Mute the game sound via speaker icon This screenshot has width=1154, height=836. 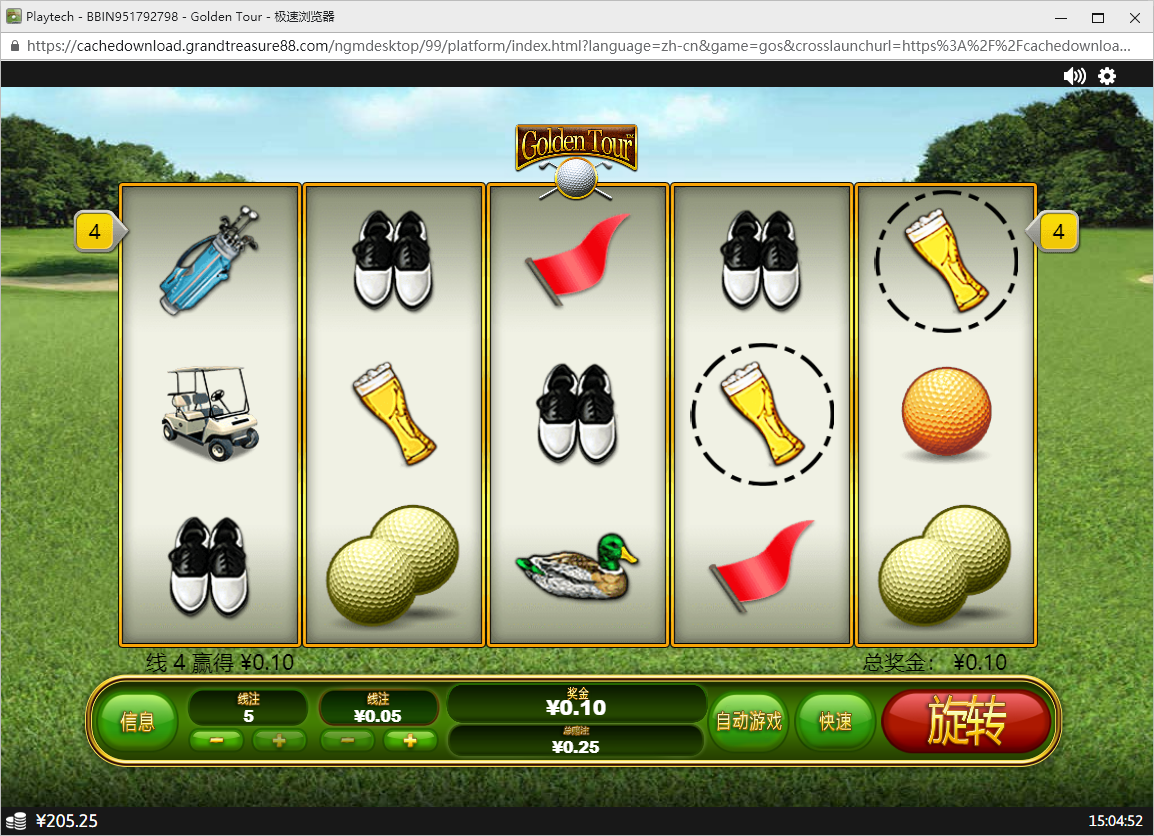click(1074, 76)
